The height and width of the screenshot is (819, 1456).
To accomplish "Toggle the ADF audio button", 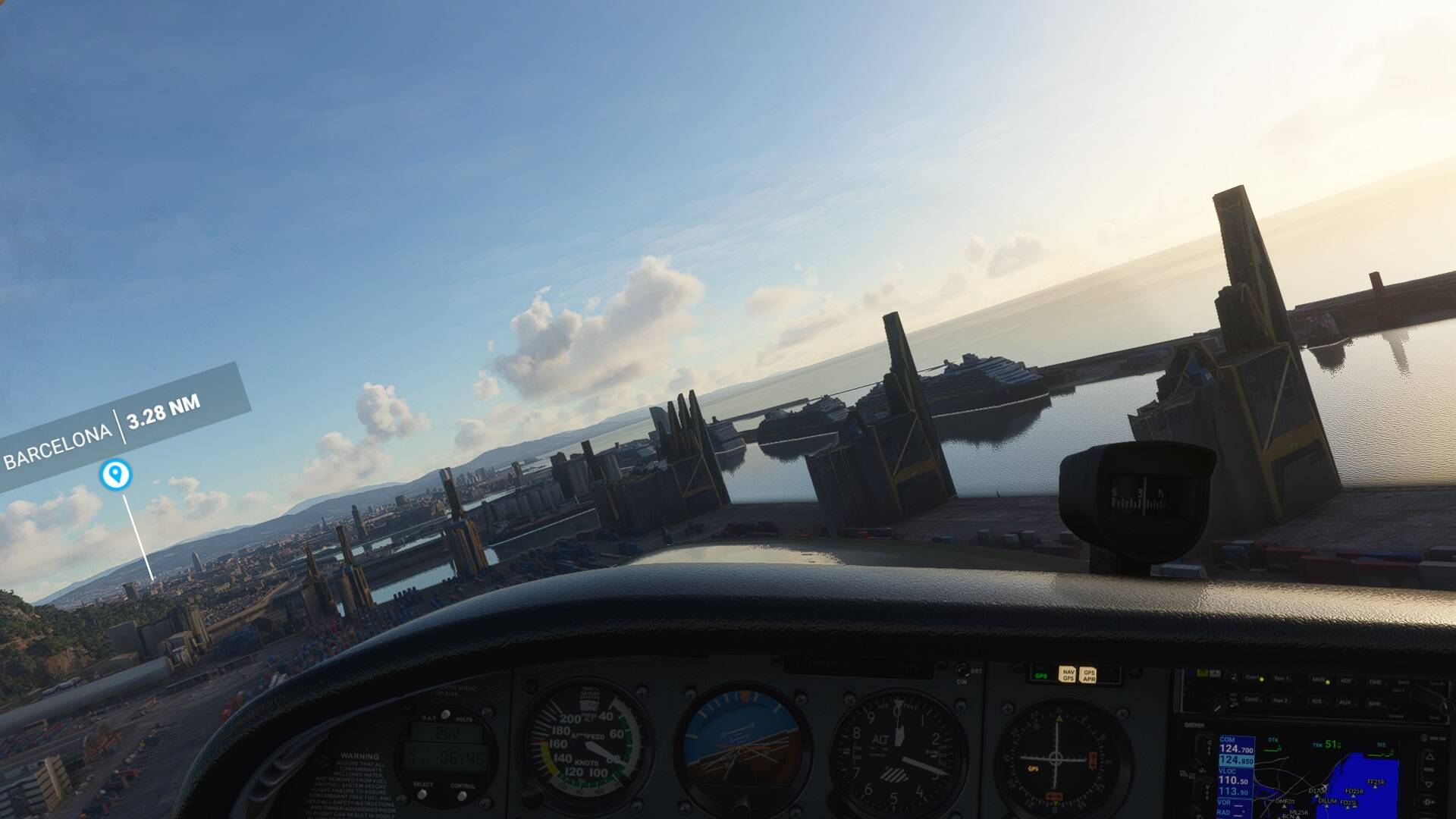I will 1346,682.
